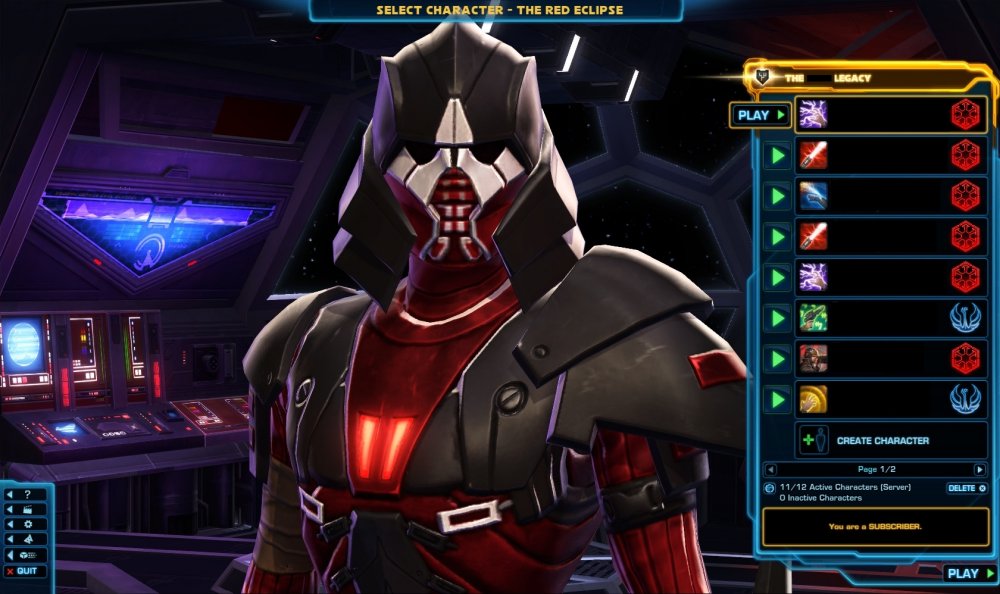The width and height of the screenshot is (1000, 594).
Task: Click the large PLAY button below subscriber notice
Action: pyautogui.click(x=970, y=573)
